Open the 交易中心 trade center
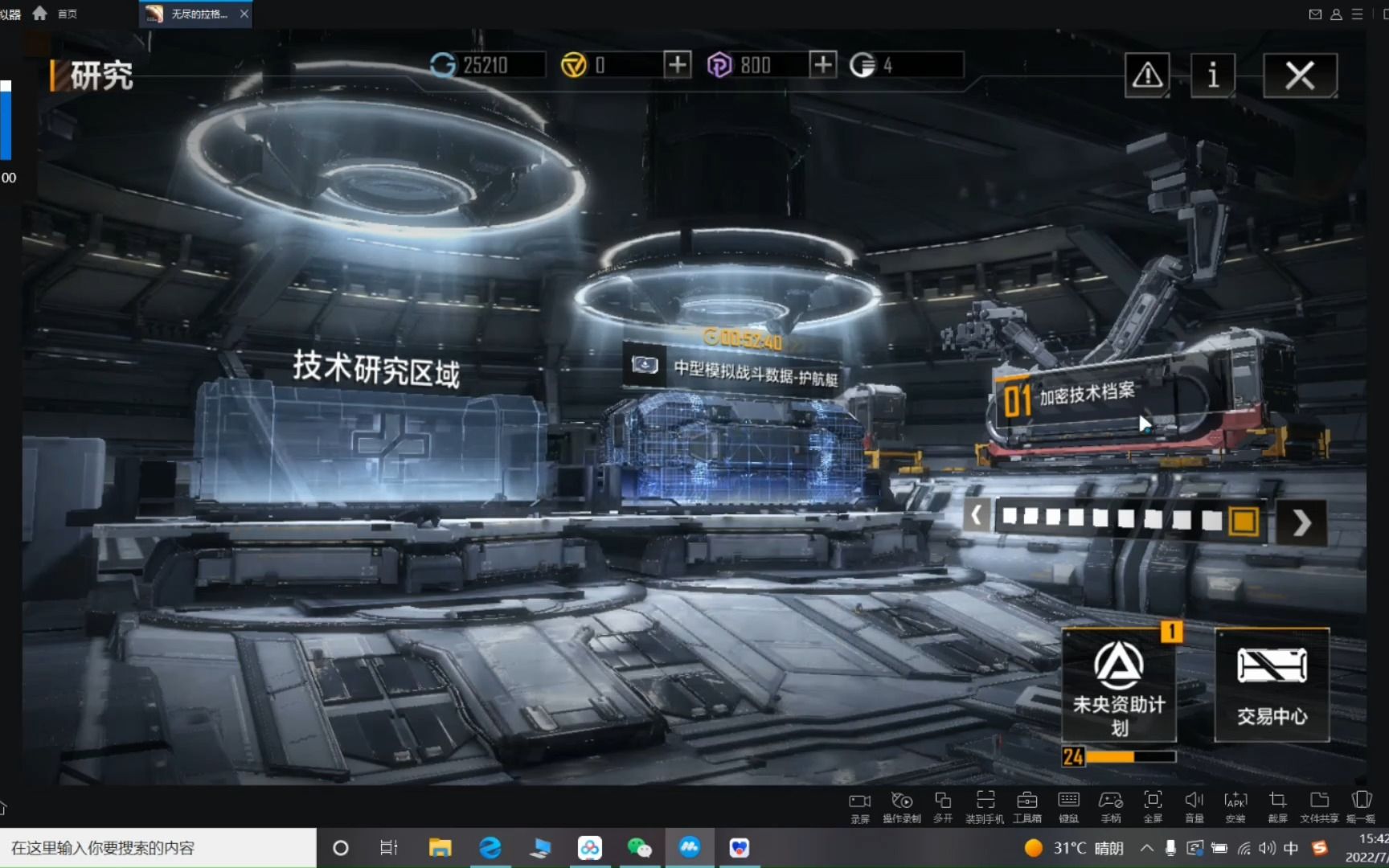Image resolution: width=1389 pixels, height=868 pixels. click(1272, 686)
